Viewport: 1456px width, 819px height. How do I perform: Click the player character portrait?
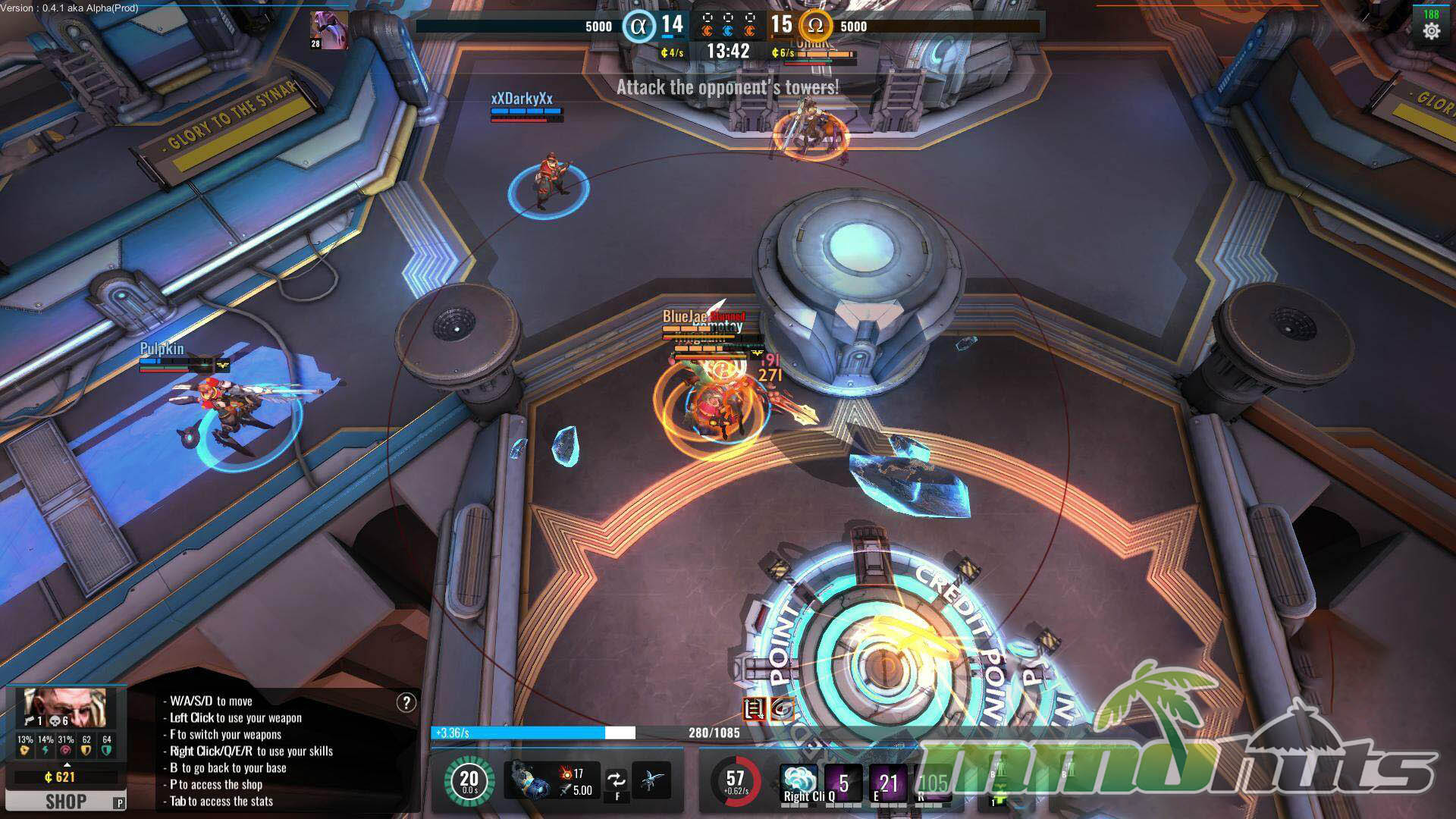(64, 708)
